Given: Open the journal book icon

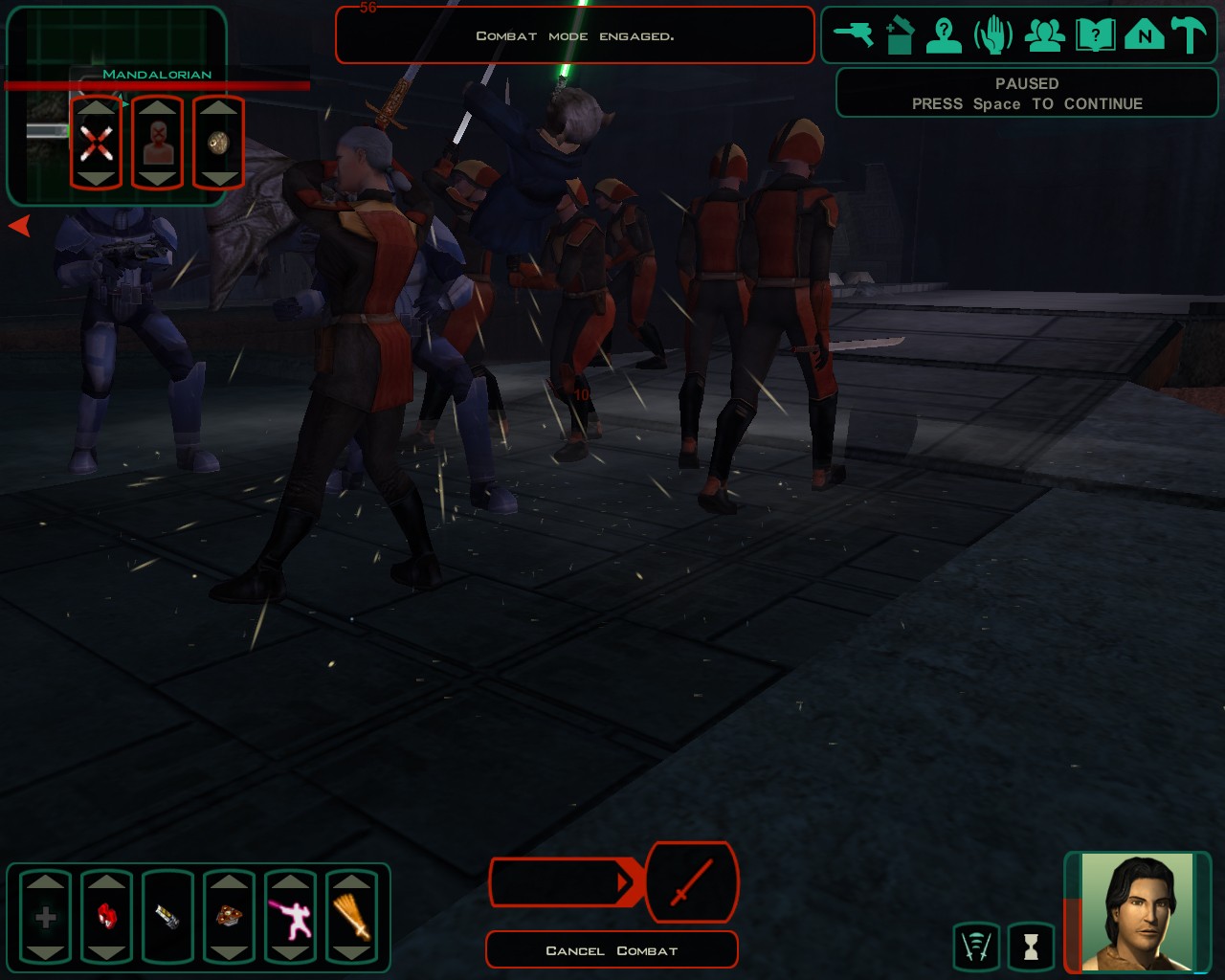Looking at the screenshot, I should pos(1095,35).
